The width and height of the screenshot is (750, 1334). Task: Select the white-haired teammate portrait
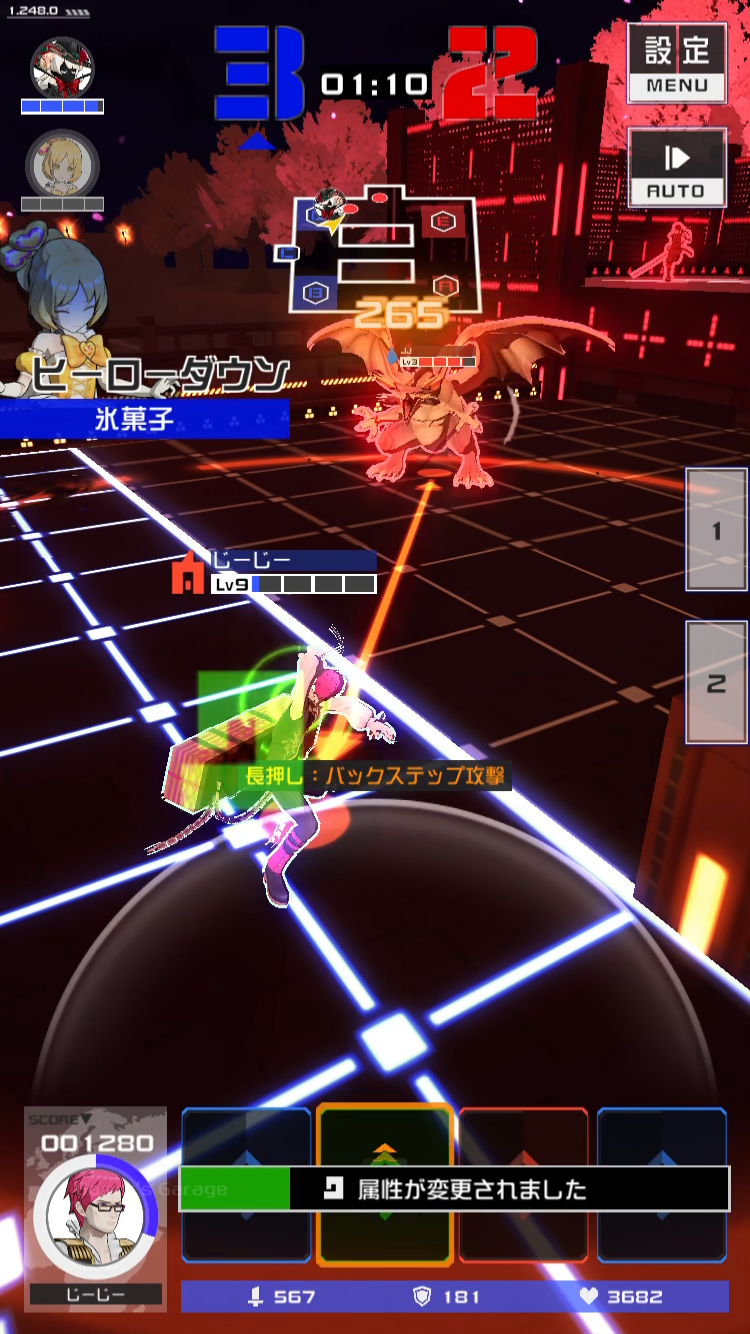[61, 66]
